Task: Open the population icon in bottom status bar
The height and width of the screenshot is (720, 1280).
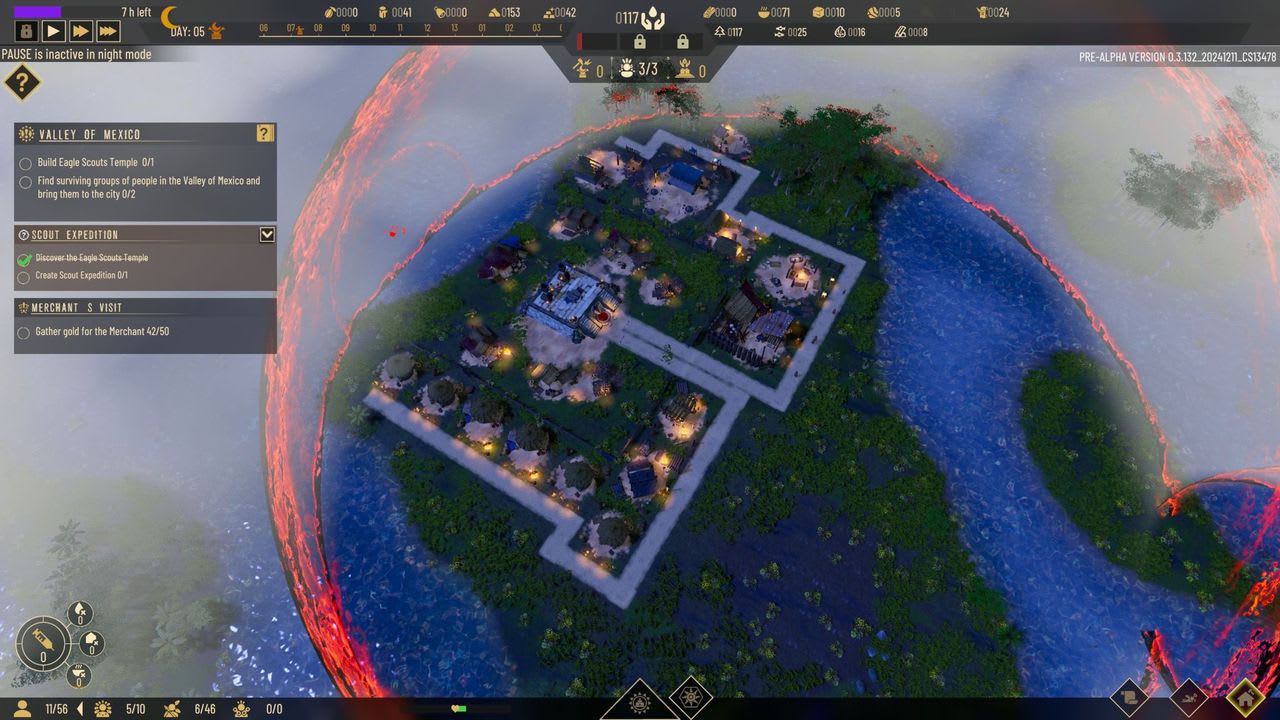Action: click(22, 709)
